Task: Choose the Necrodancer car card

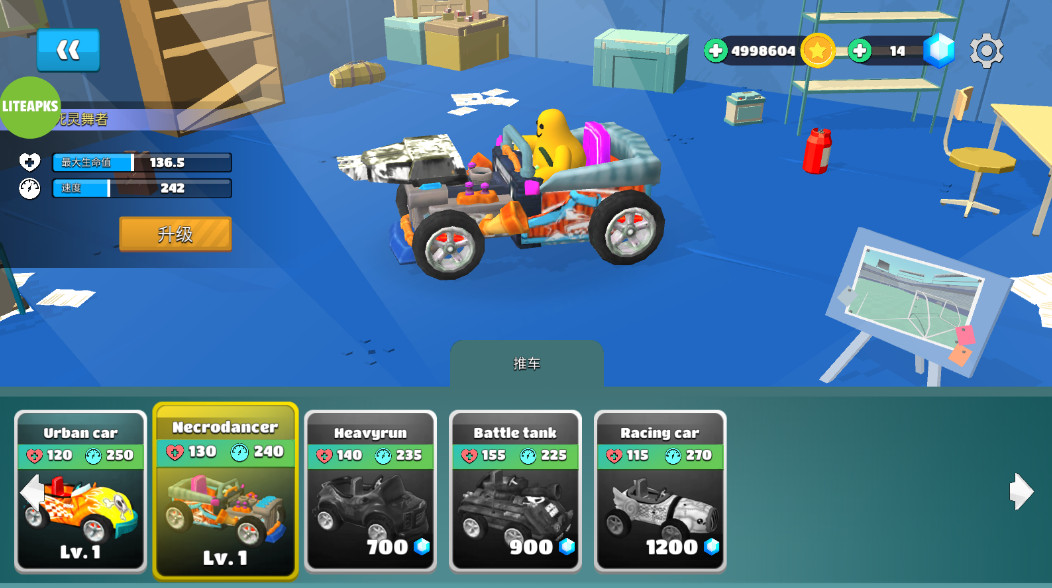Action: click(x=225, y=491)
